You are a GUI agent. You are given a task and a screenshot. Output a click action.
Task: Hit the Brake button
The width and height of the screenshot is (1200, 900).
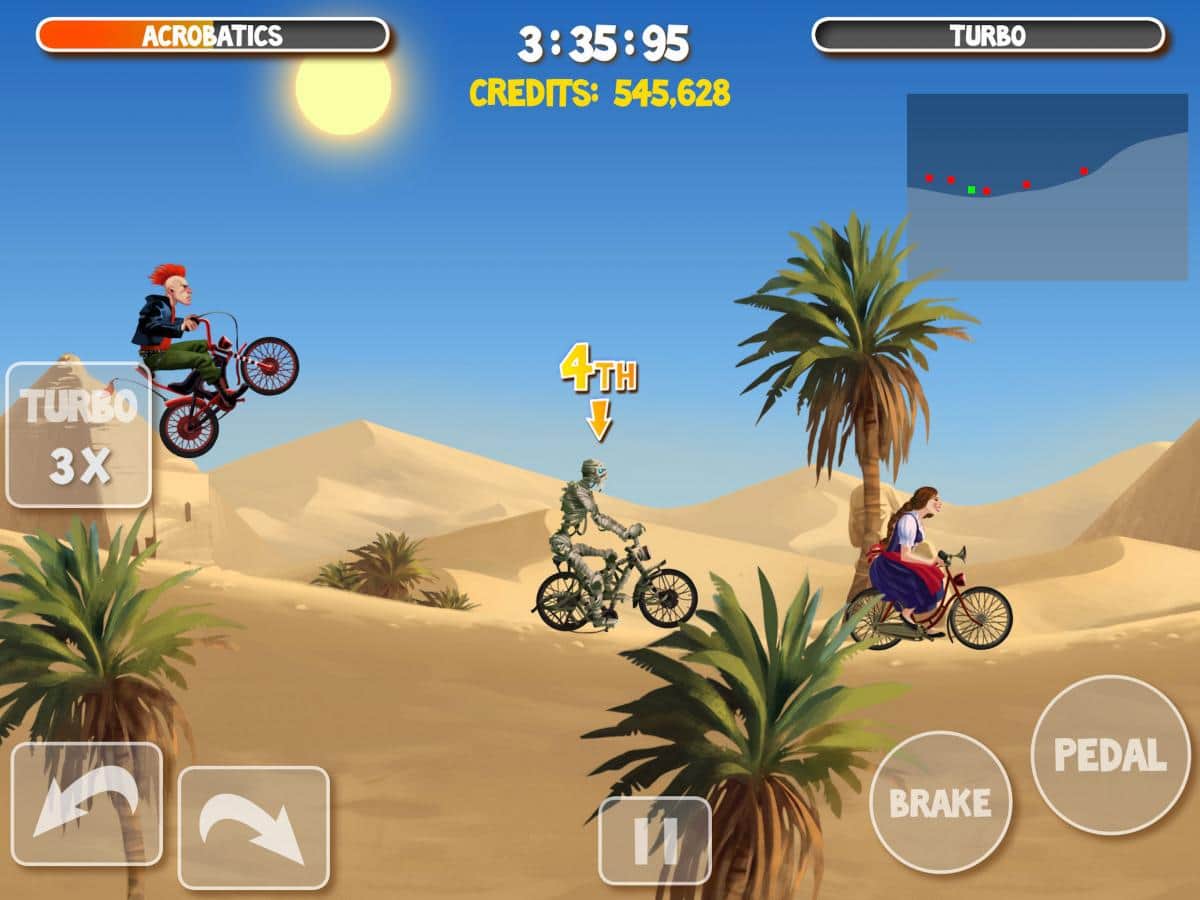tap(940, 802)
